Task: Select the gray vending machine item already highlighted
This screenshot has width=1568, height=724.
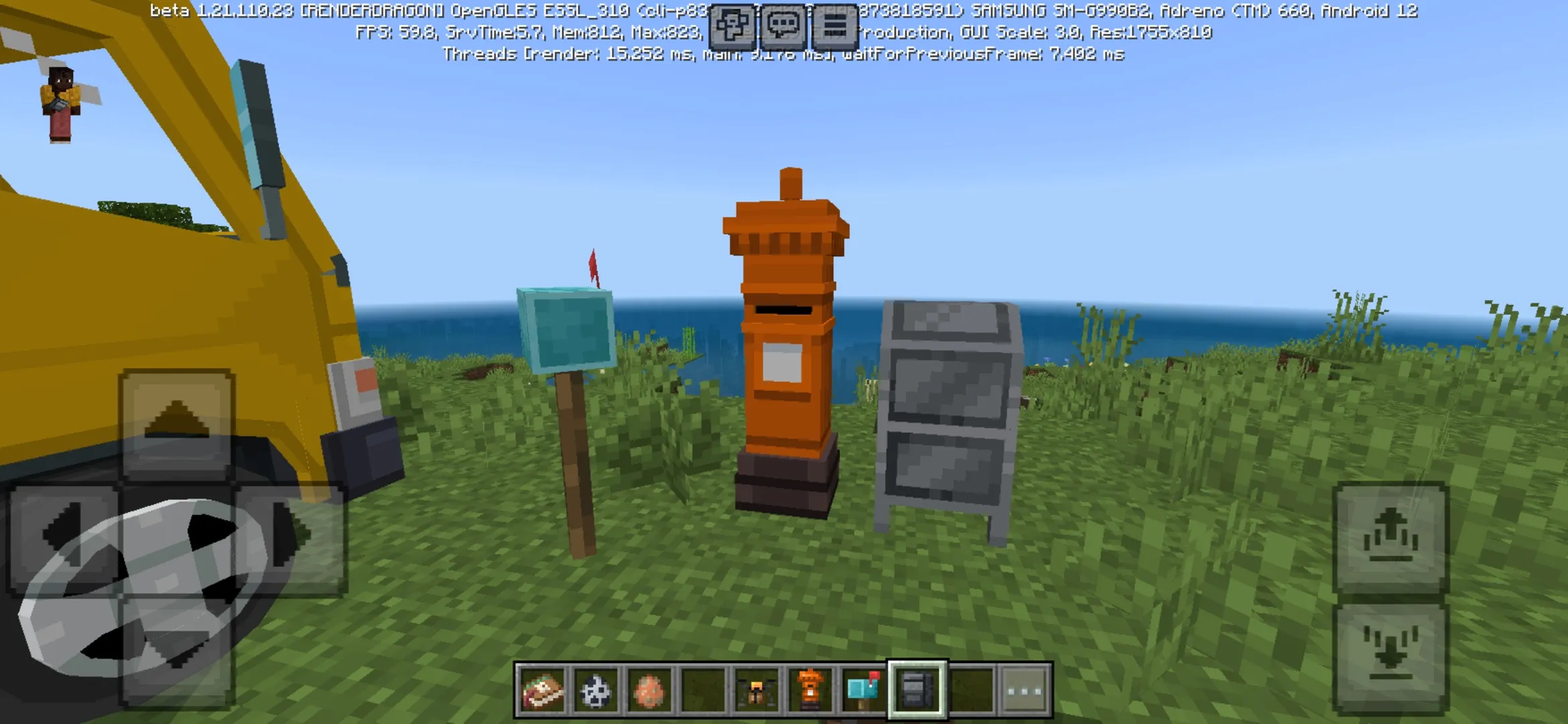Action: tap(917, 691)
